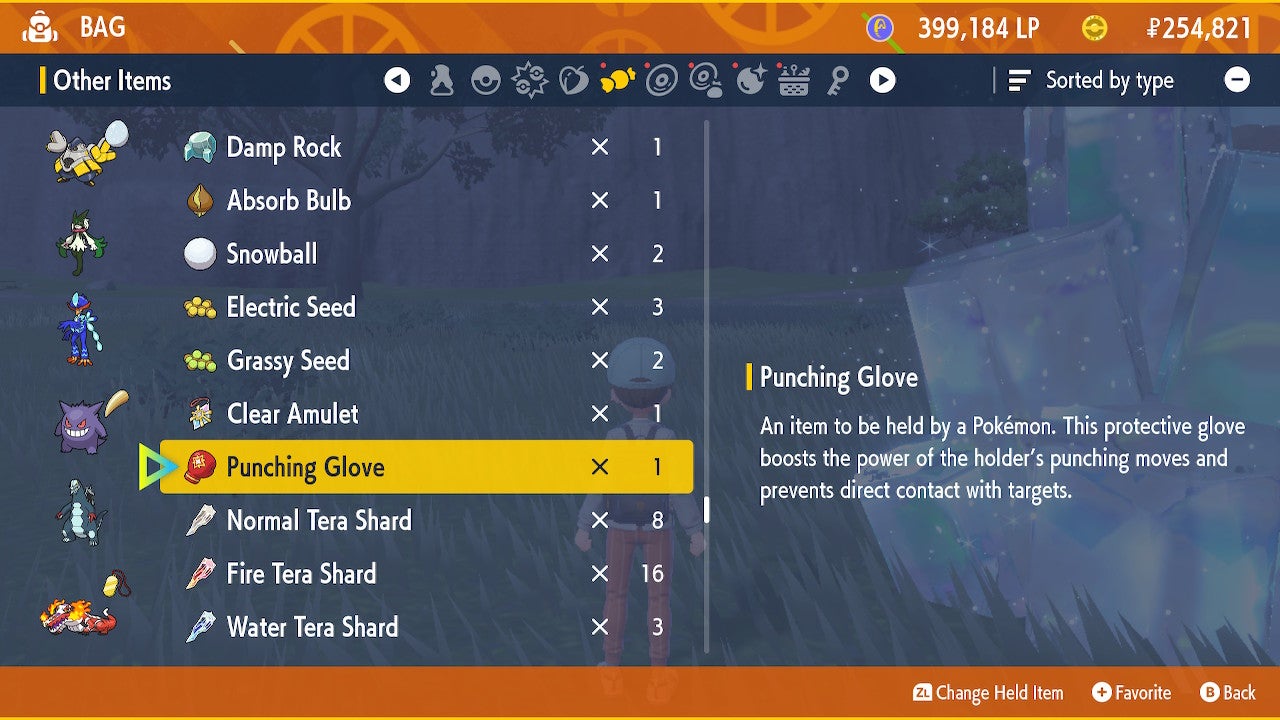Select the highlighted Punching Glove entry
Screen dimensions: 1280x720
pyautogui.click(x=420, y=466)
